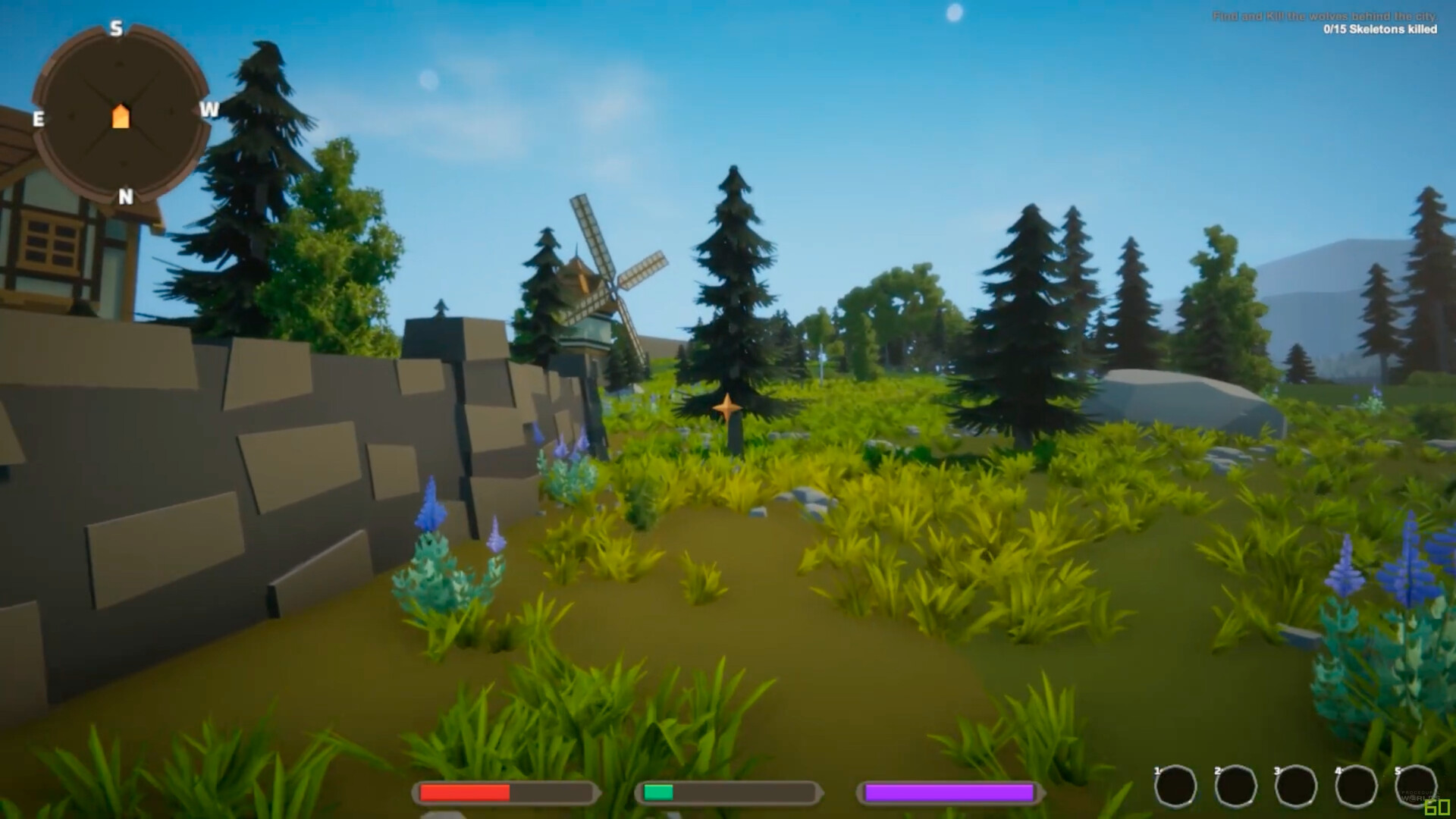1456x819 pixels.
Task: Select hotbar slot 3
Action: coord(1294,786)
